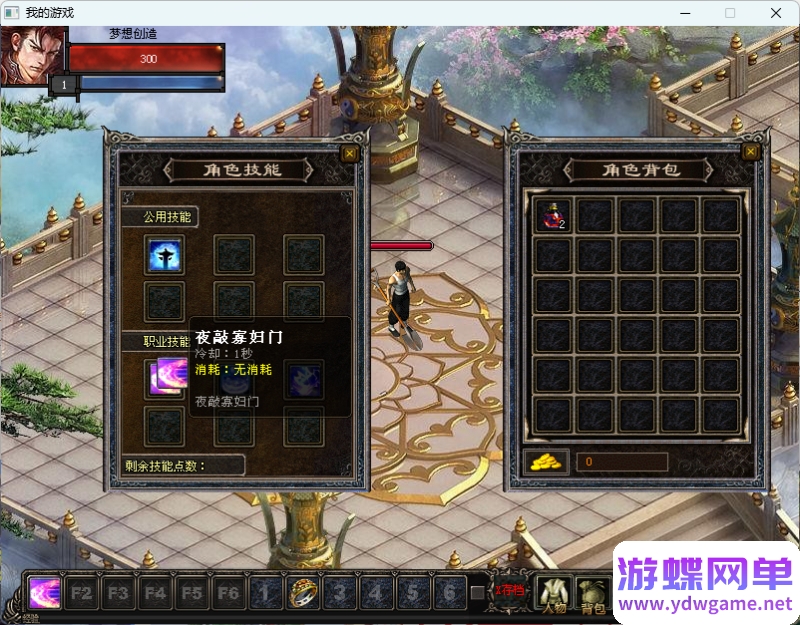Screen dimensions: 800x625
Task: Select the number 6 hotbar slot
Action: pyautogui.click(x=450, y=592)
